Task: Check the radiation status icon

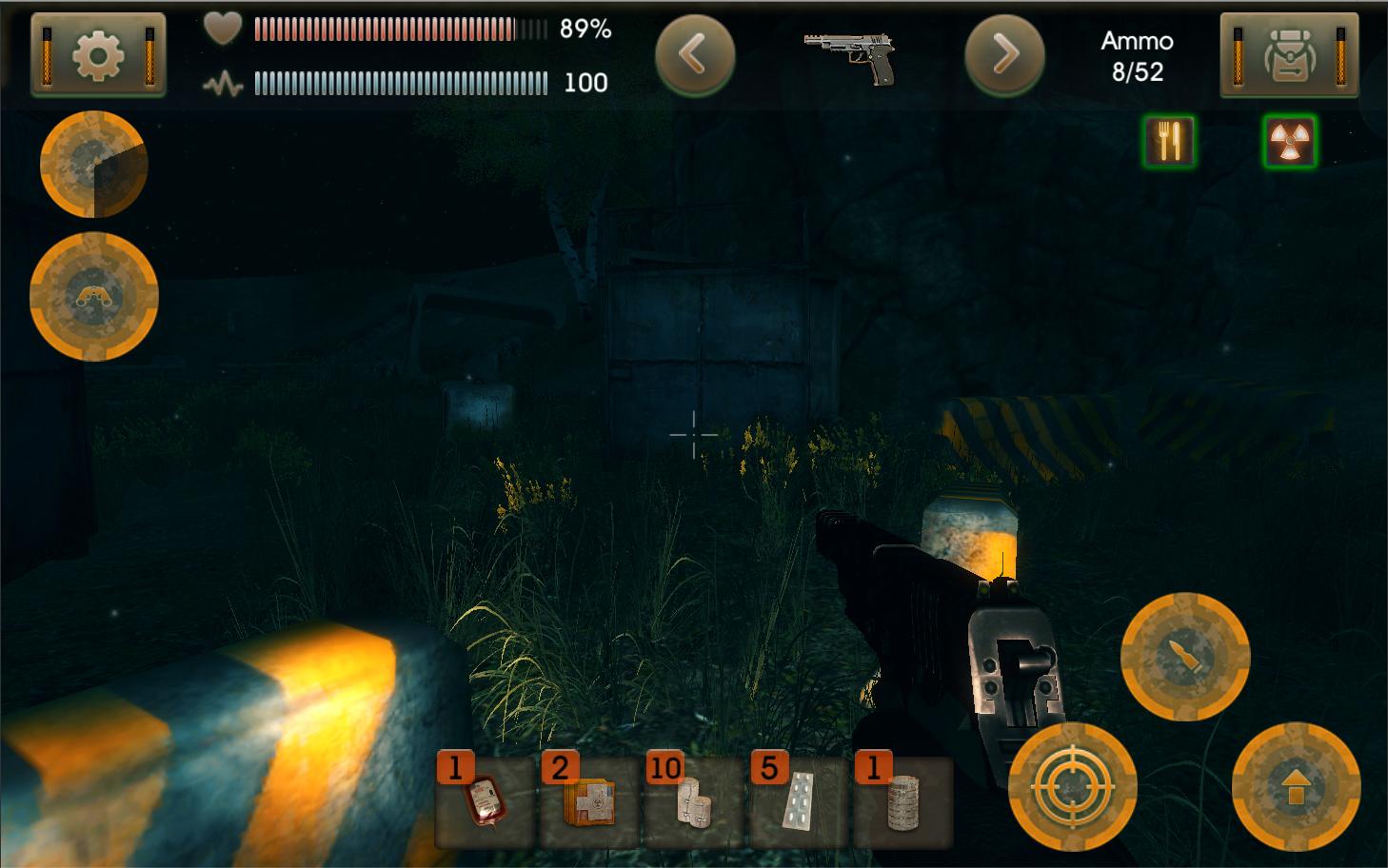Action: pyautogui.click(x=1290, y=142)
